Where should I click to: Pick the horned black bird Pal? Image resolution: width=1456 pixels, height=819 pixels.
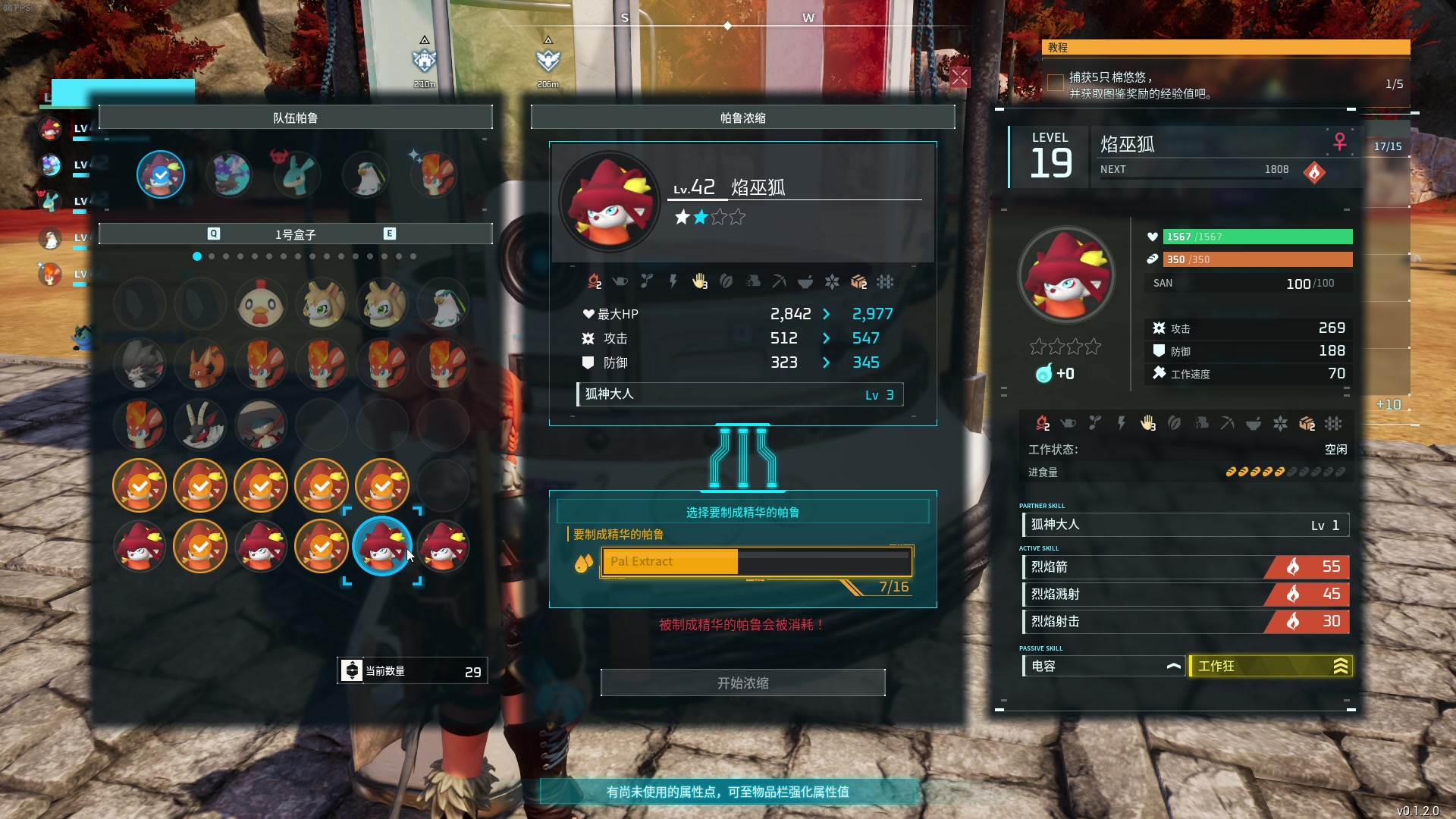(200, 425)
